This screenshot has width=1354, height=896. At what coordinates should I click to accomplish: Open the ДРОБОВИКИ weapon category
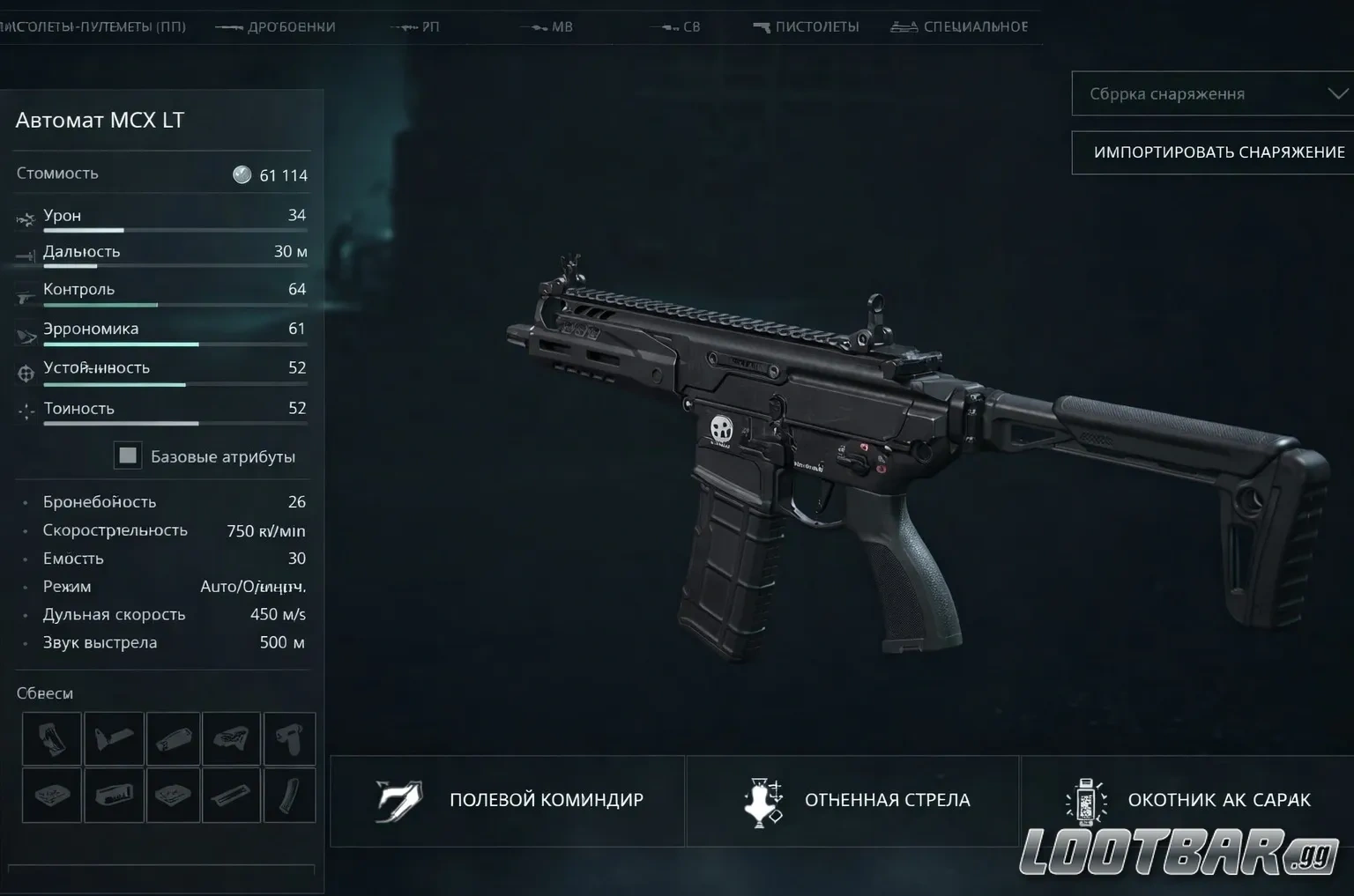tap(276, 26)
